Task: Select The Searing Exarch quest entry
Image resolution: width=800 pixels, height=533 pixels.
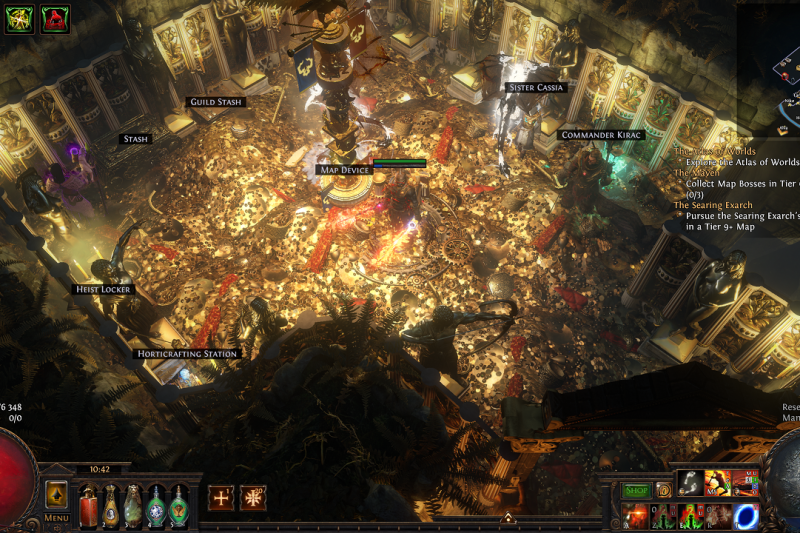Action: [x=713, y=205]
